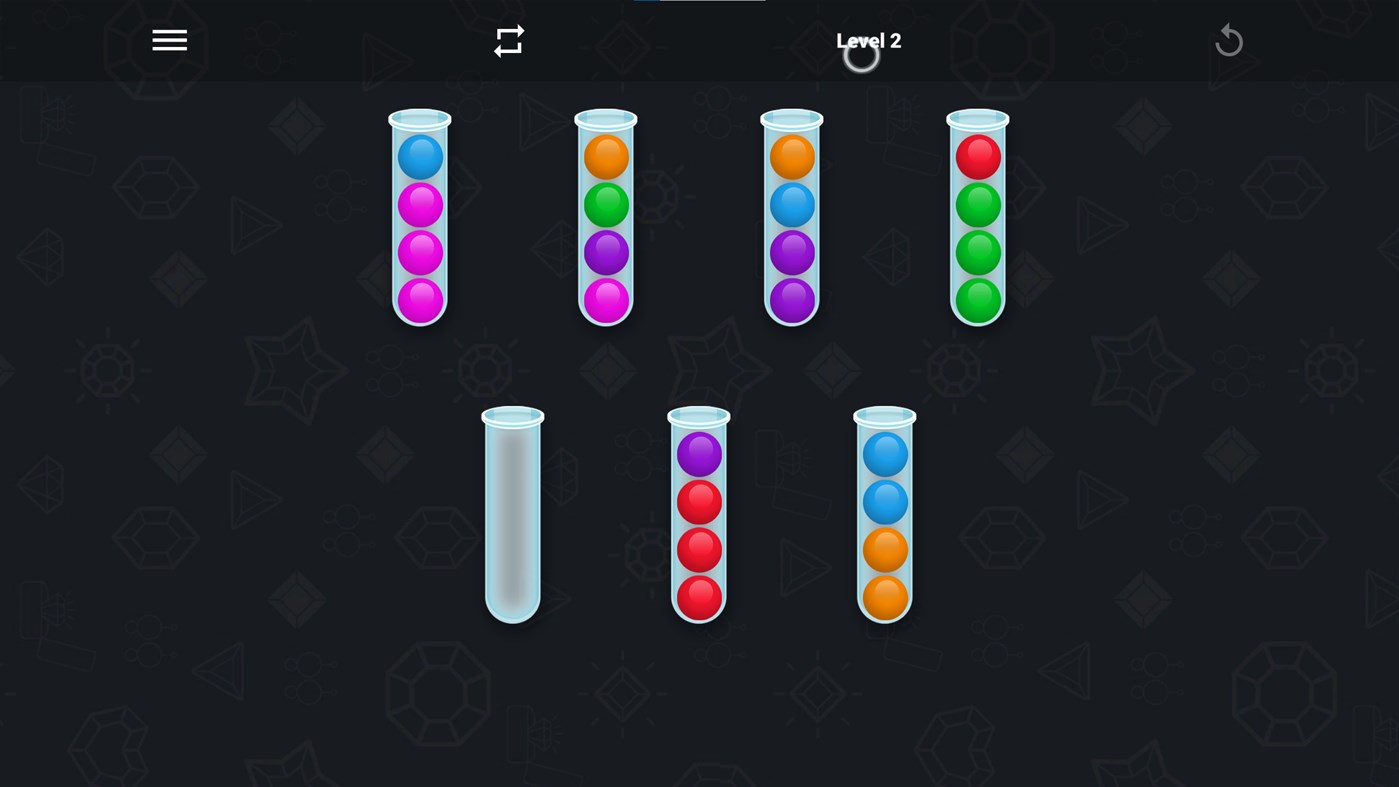Click the bottom orange ball in the rightmost tube
This screenshot has width=1399, height=787.
[x=884, y=597]
